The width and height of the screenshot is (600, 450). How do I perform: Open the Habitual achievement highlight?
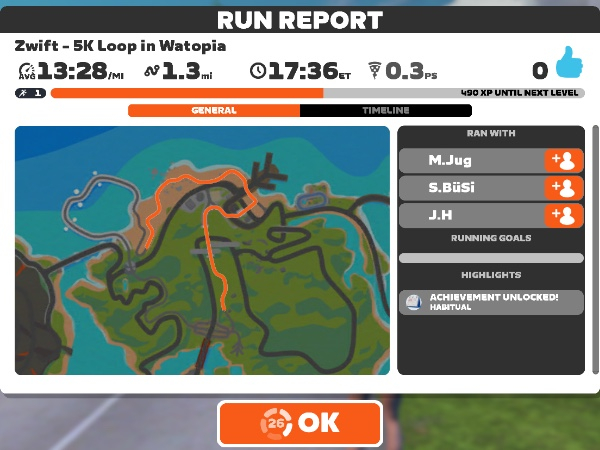pyautogui.click(x=490, y=302)
